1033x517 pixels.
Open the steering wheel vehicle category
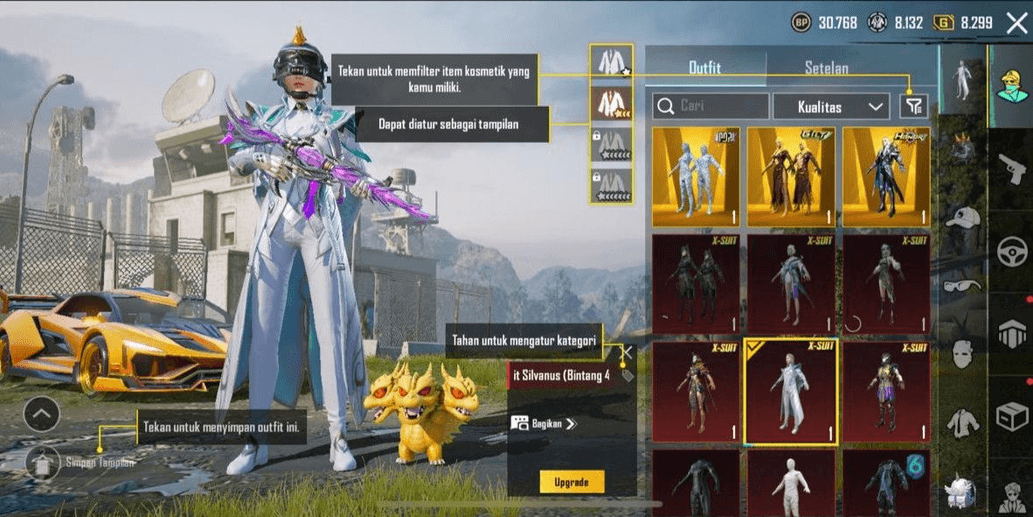1011,249
